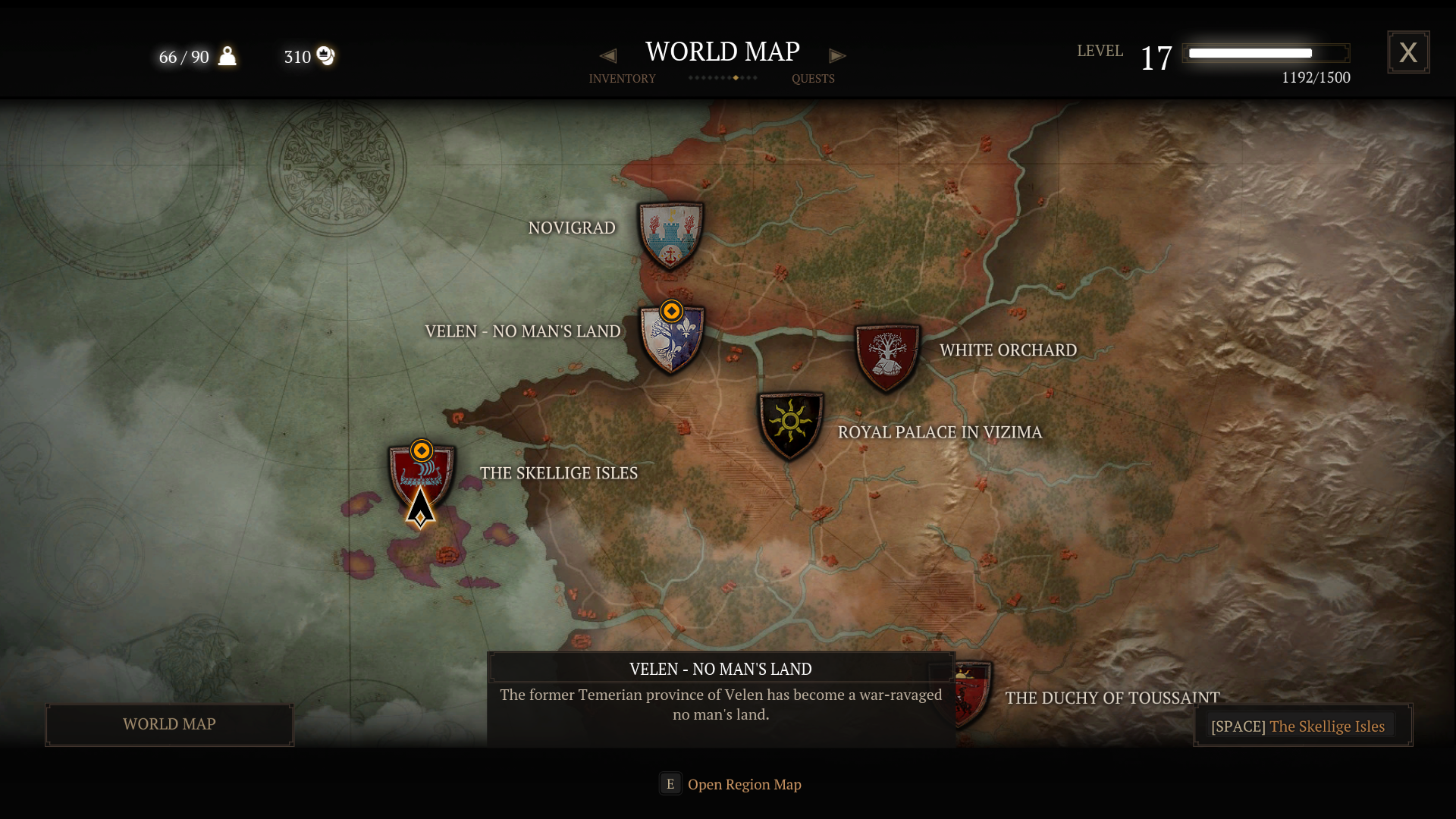Viewport: 1456px width, 819px height.
Task: Select the White Orchard tree shield
Action: [886, 358]
